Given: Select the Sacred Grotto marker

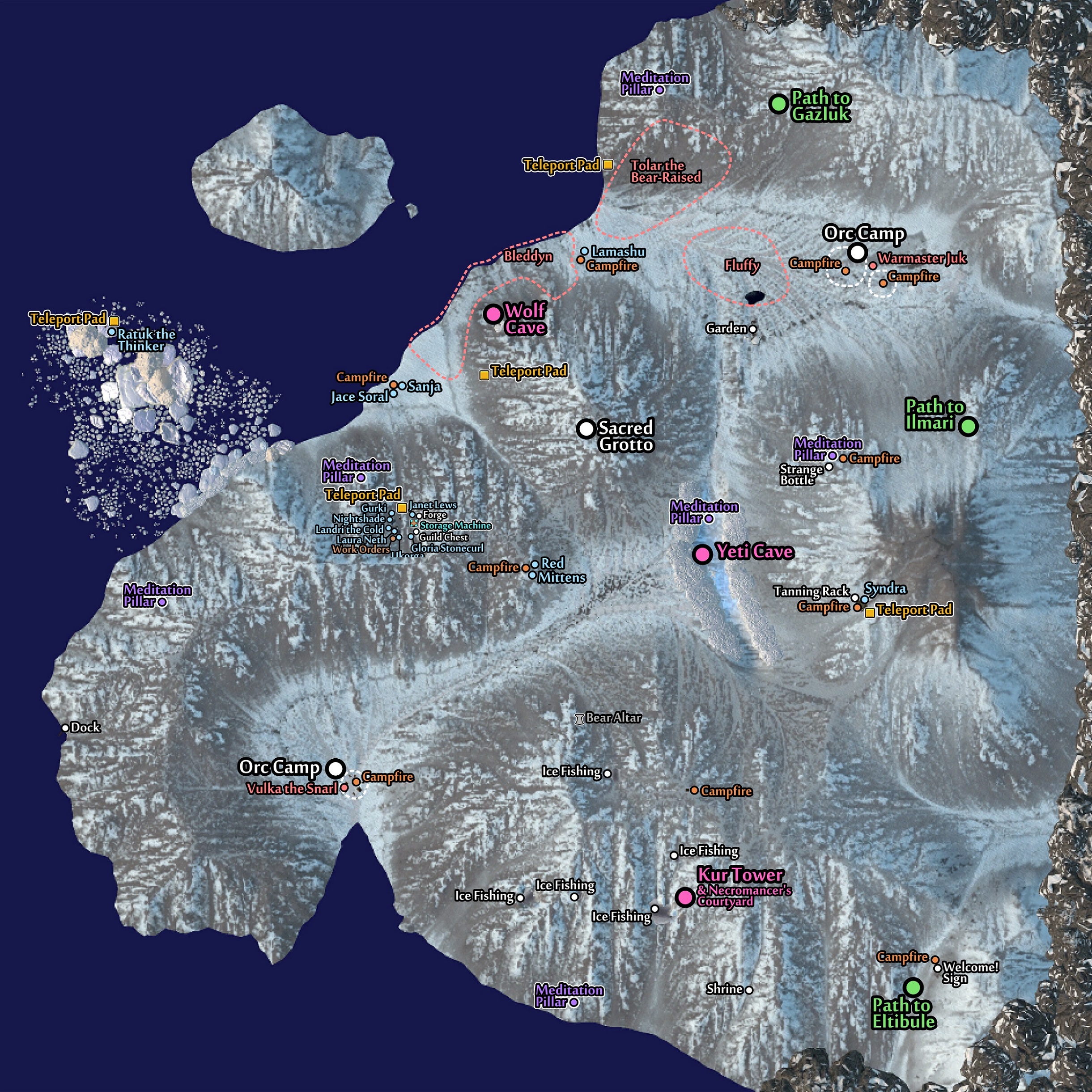Looking at the screenshot, I should pos(586,429).
